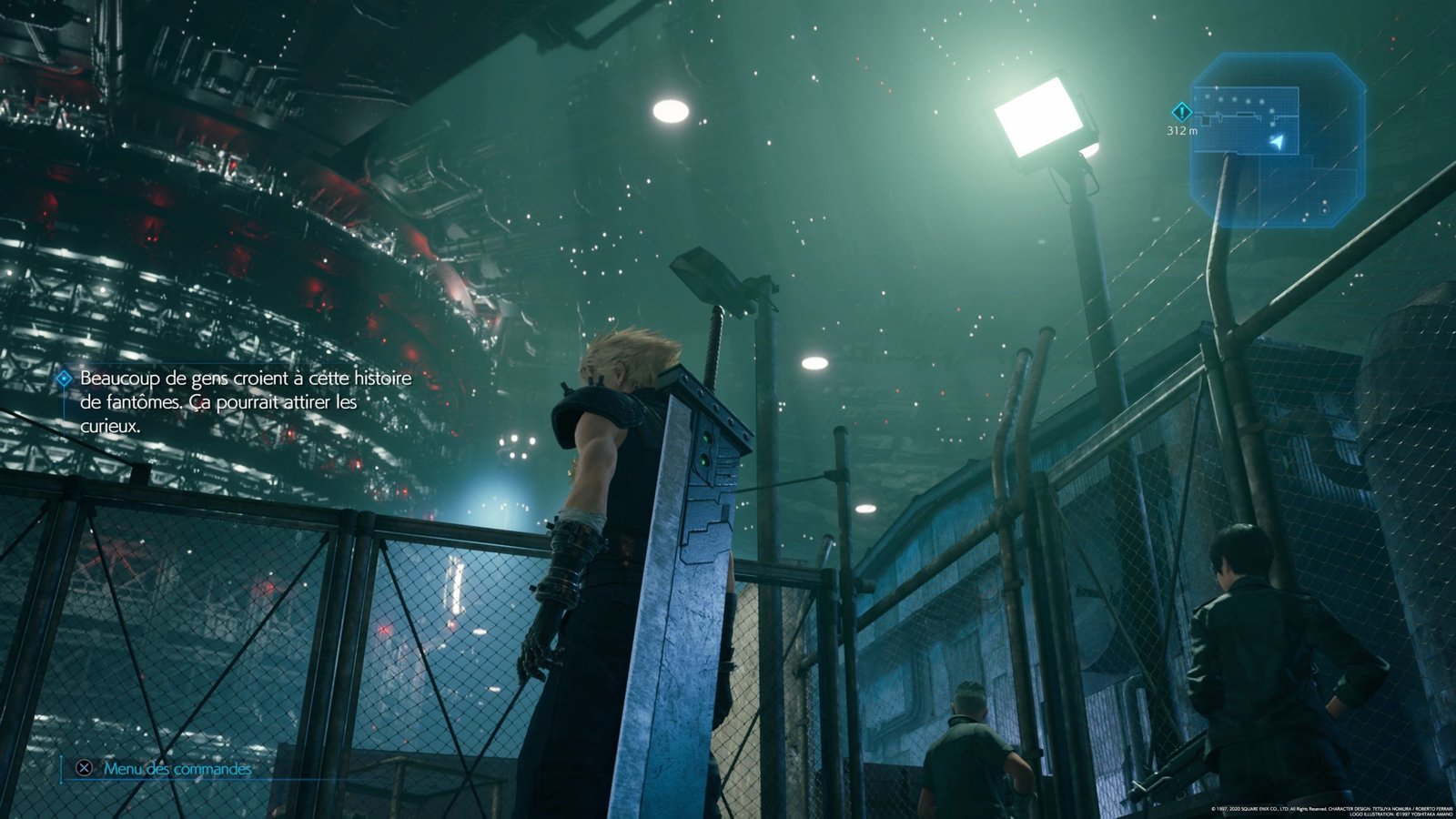The height and width of the screenshot is (819, 1456).
Task: Select the minimap compass arrow pointing northeast
Action: point(1276,141)
